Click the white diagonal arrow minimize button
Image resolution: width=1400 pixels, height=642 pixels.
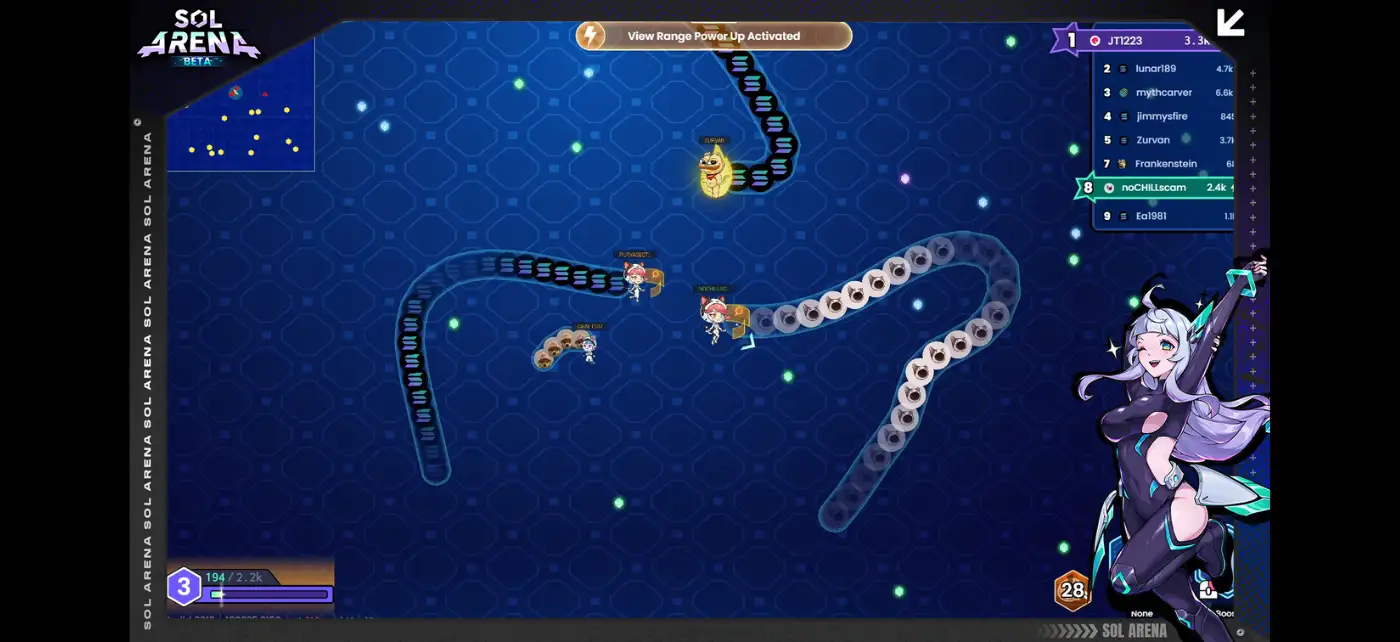(x=1230, y=23)
